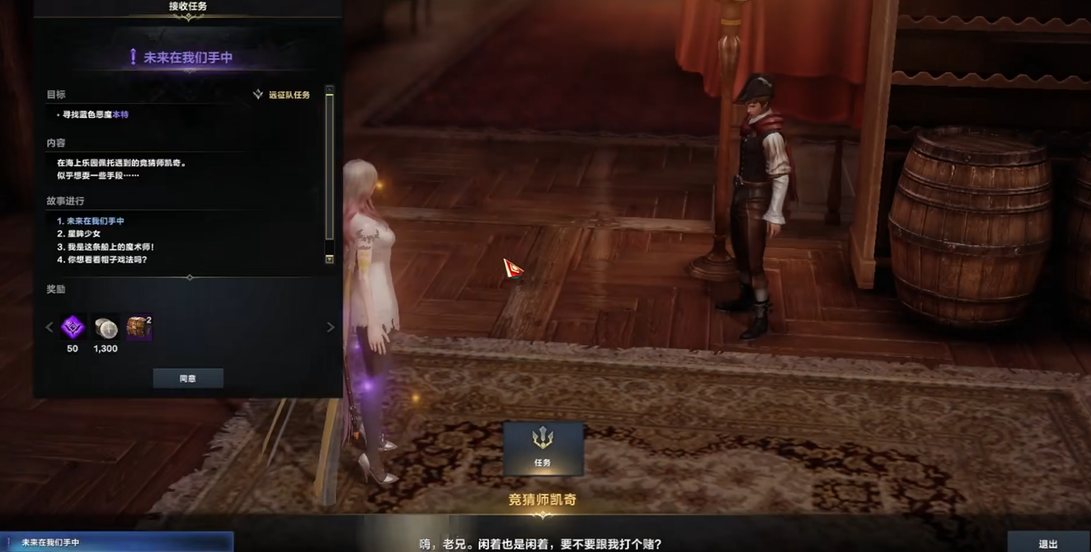
Task: Open the 任务 quest option
Action: (x=543, y=447)
